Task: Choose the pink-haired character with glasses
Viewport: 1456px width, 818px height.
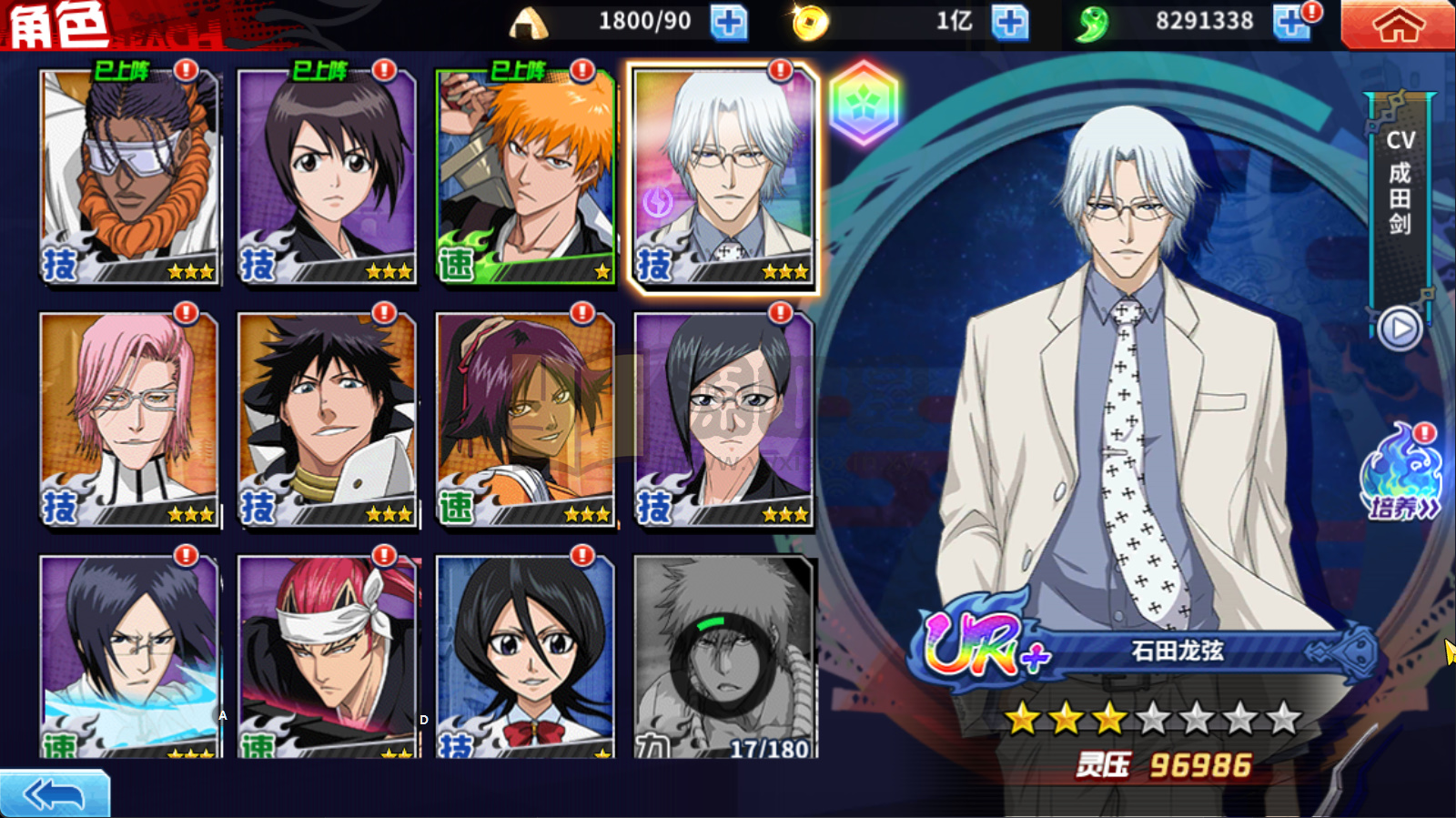Action: pos(129,419)
